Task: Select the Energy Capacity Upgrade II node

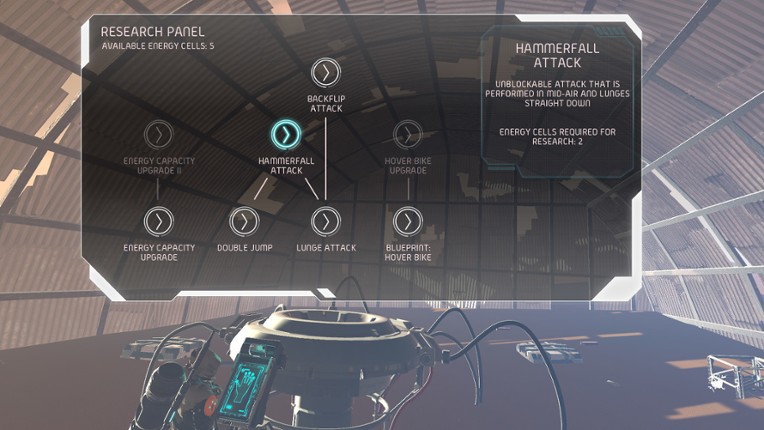Action: (x=158, y=134)
